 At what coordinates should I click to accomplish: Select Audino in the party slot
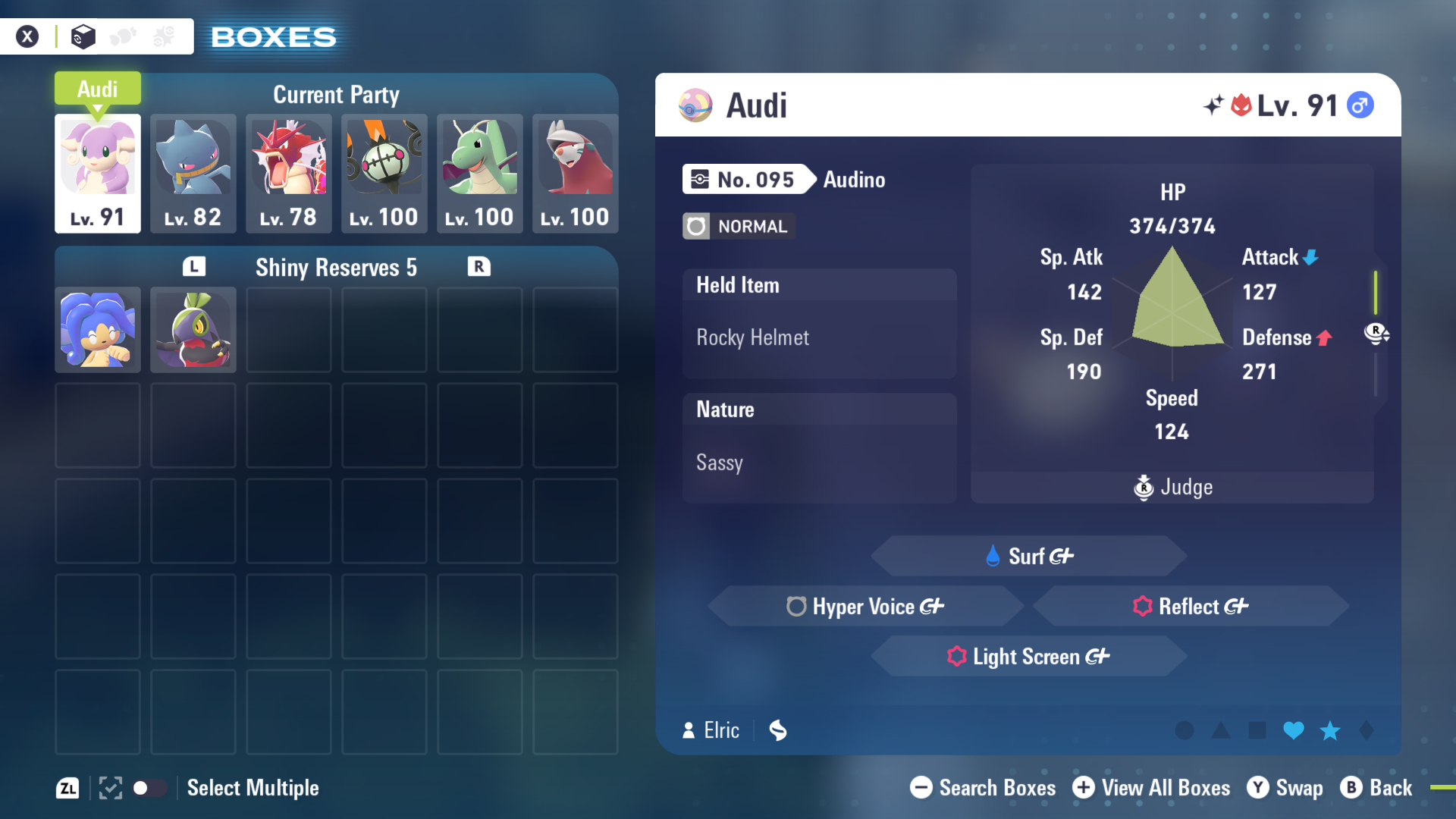(x=98, y=173)
